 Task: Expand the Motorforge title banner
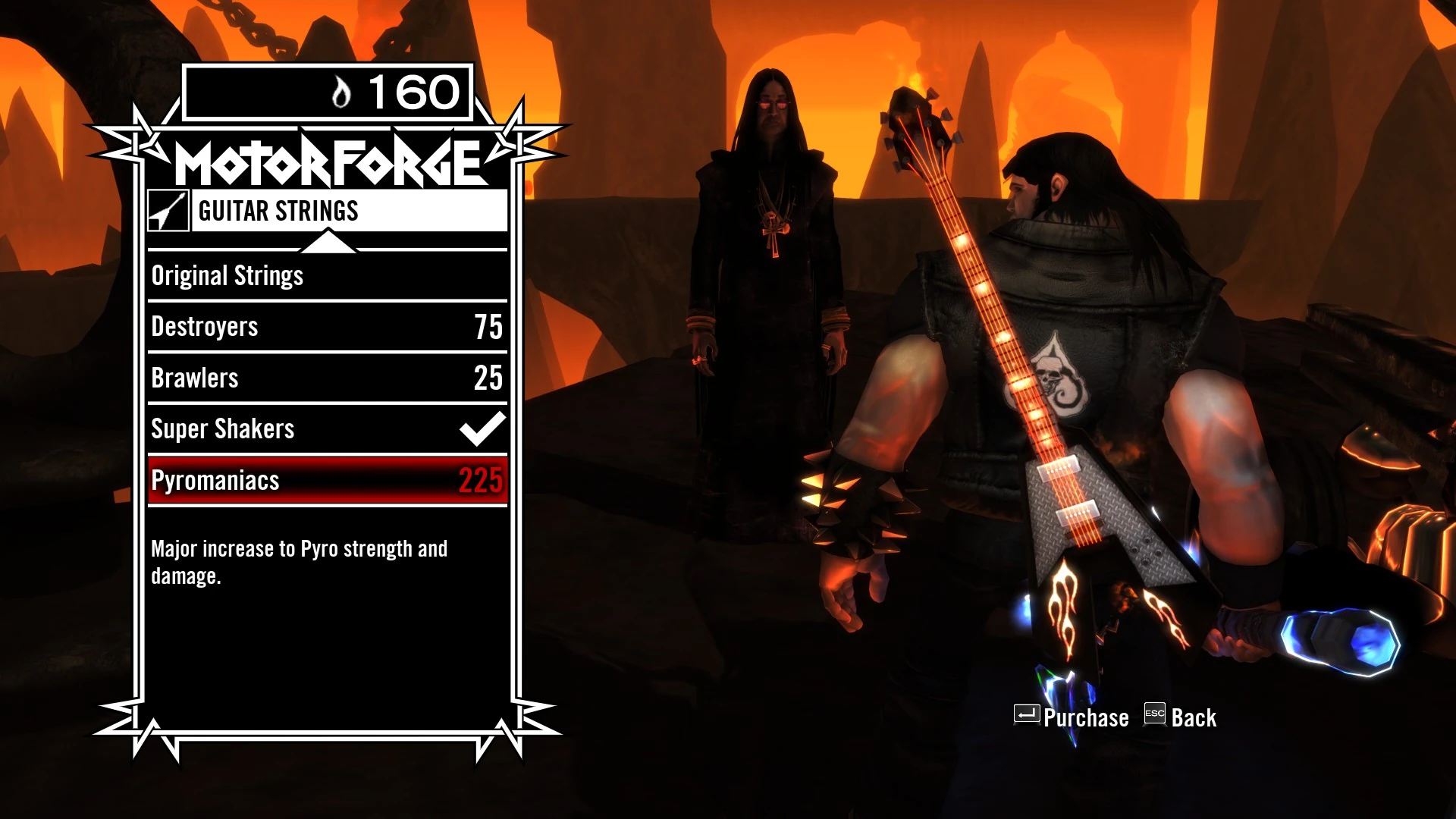pos(325,160)
